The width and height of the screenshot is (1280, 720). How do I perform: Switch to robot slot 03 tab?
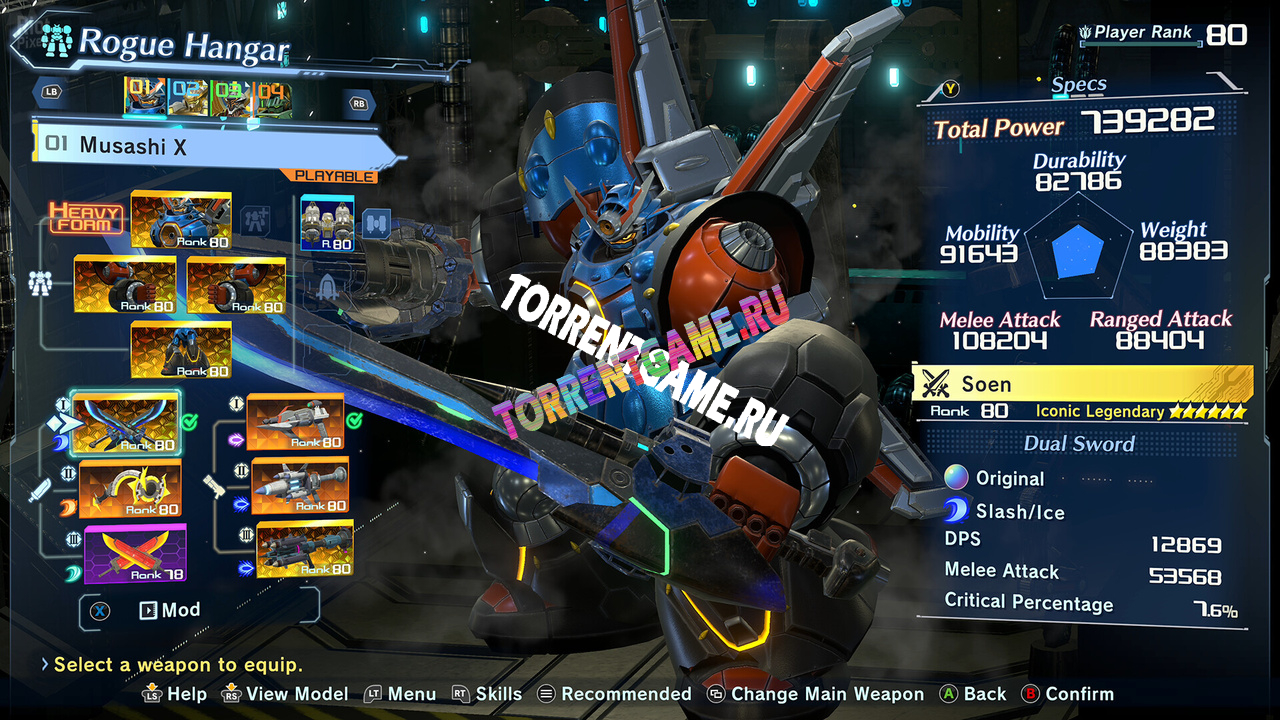coord(231,97)
